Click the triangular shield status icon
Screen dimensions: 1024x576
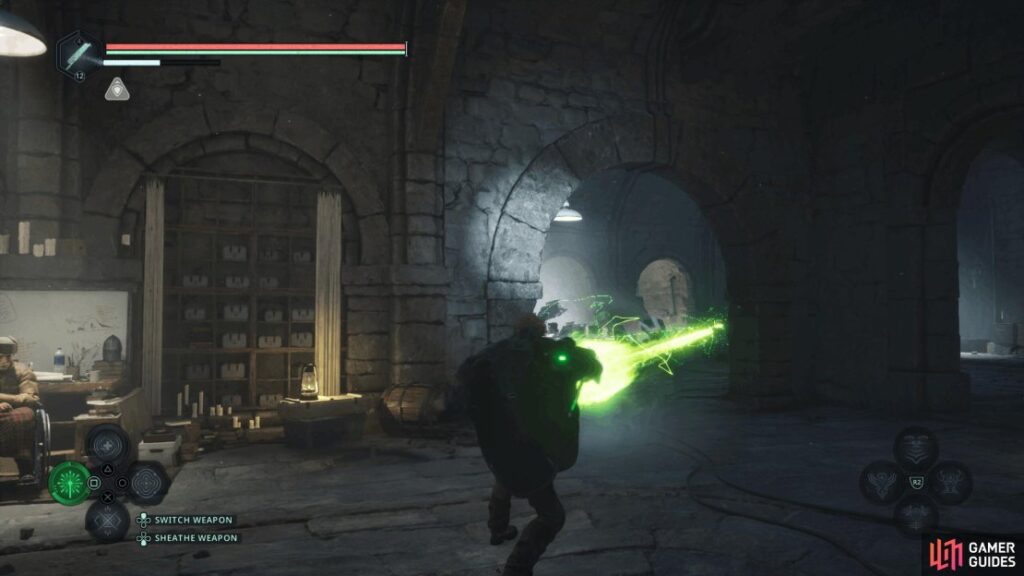coord(117,89)
